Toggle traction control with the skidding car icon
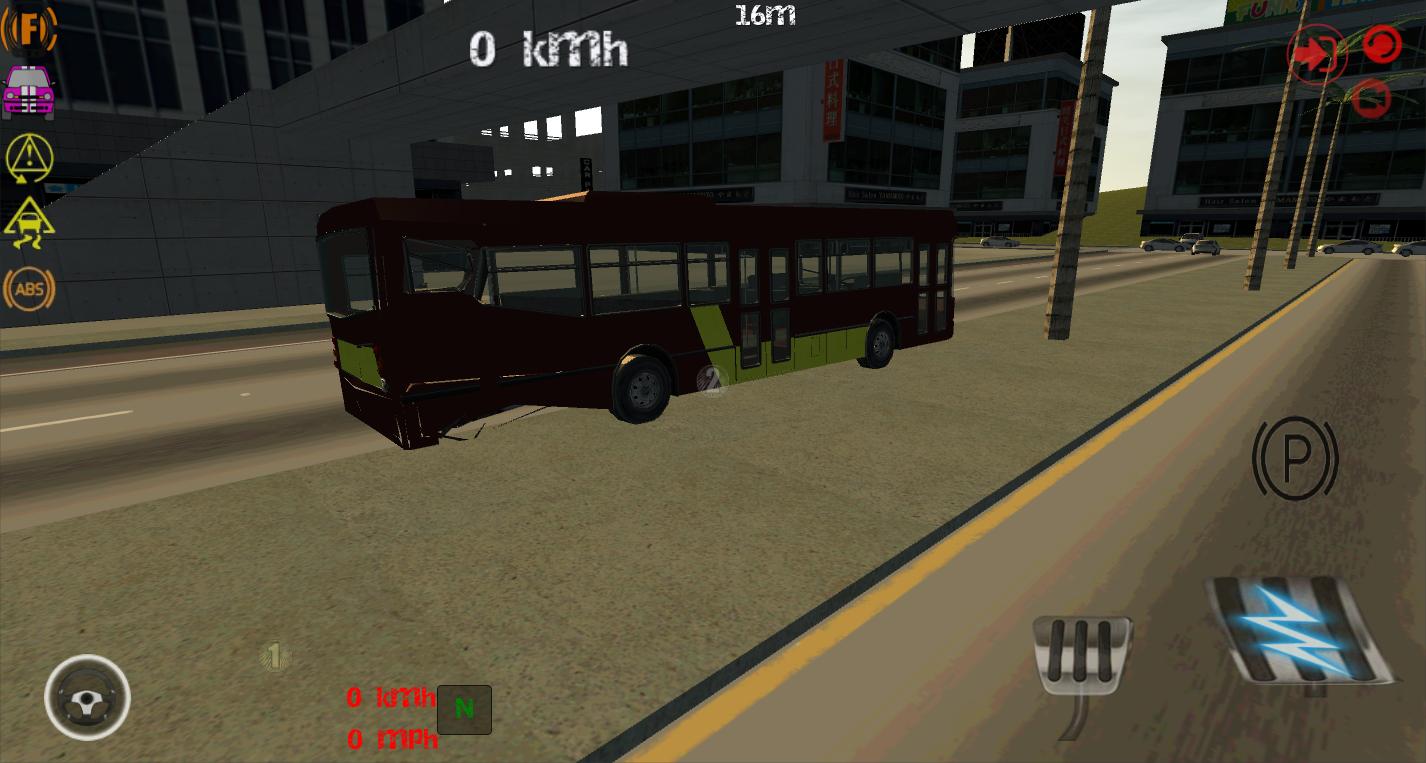The width and height of the screenshot is (1426, 763). [28, 223]
